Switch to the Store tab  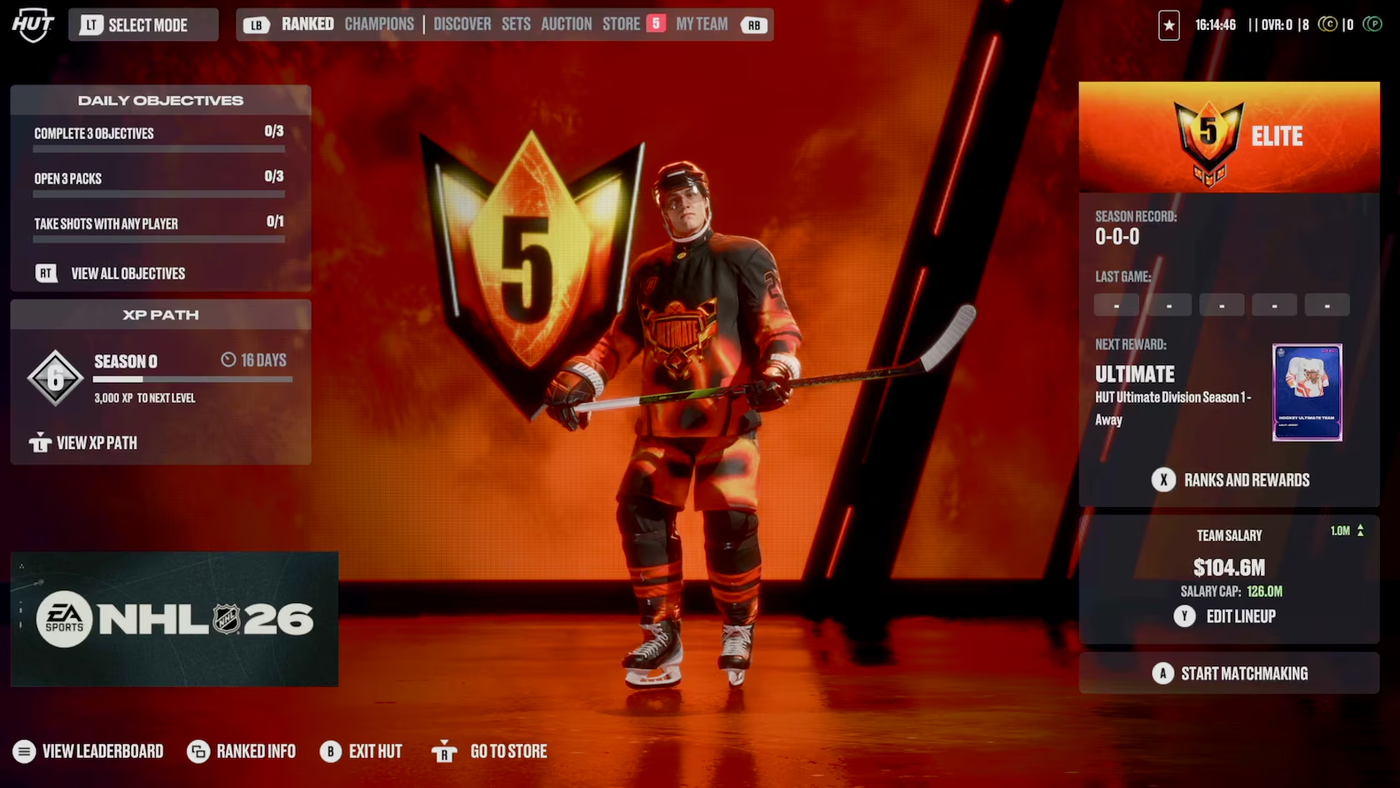coord(621,24)
